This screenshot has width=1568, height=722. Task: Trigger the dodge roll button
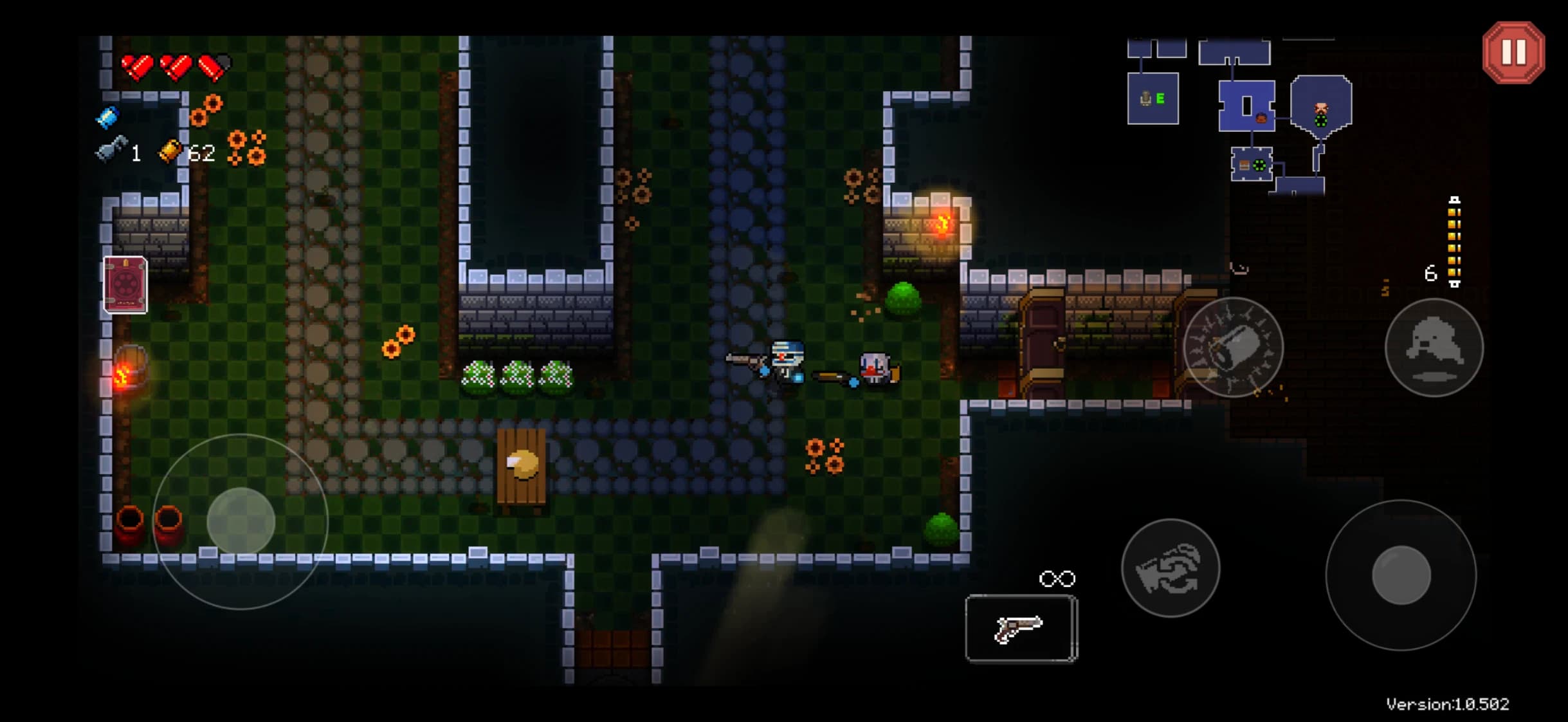click(1434, 347)
